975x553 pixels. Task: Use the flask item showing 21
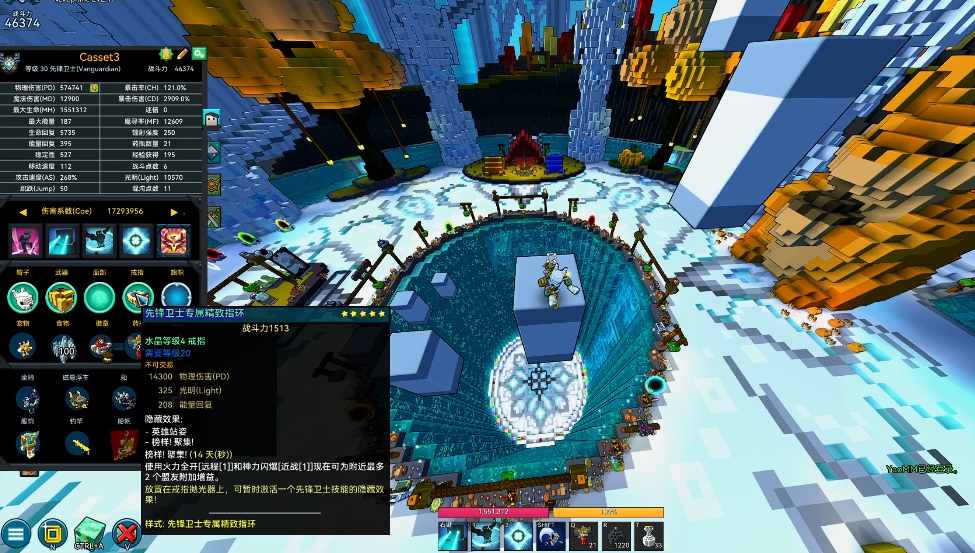583,536
